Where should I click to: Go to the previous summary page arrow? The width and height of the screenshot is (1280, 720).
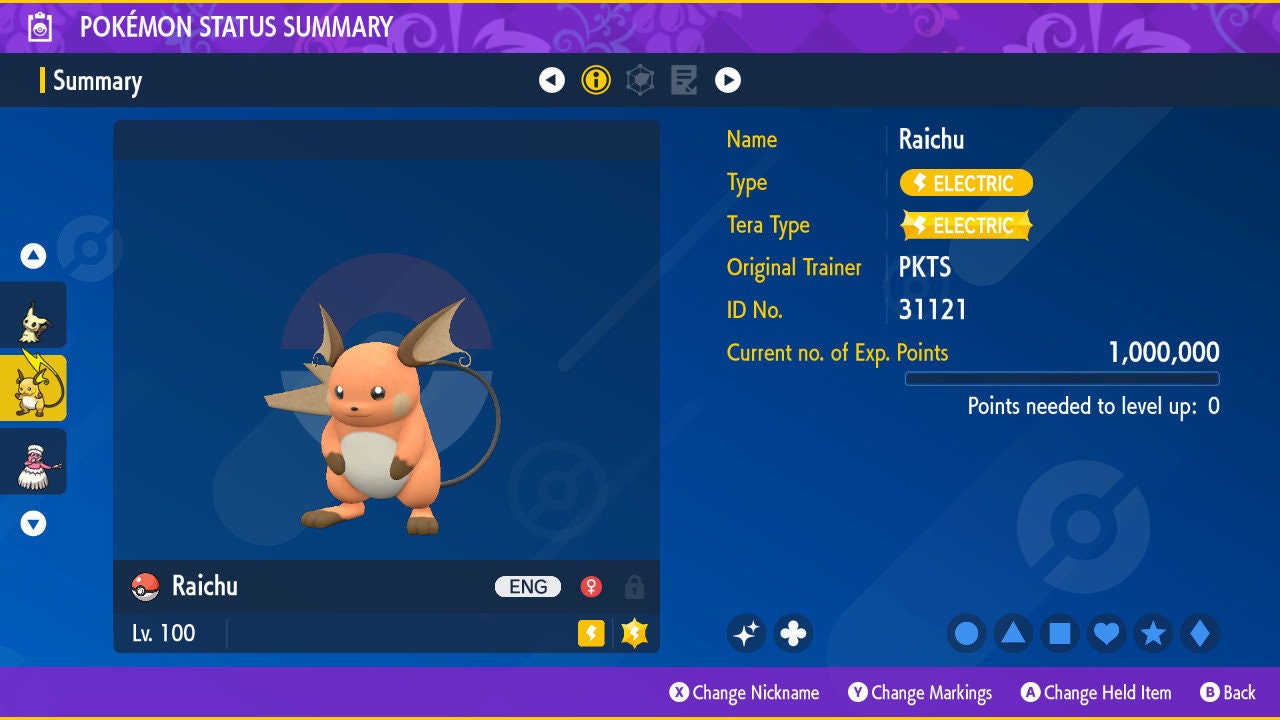click(x=552, y=80)
